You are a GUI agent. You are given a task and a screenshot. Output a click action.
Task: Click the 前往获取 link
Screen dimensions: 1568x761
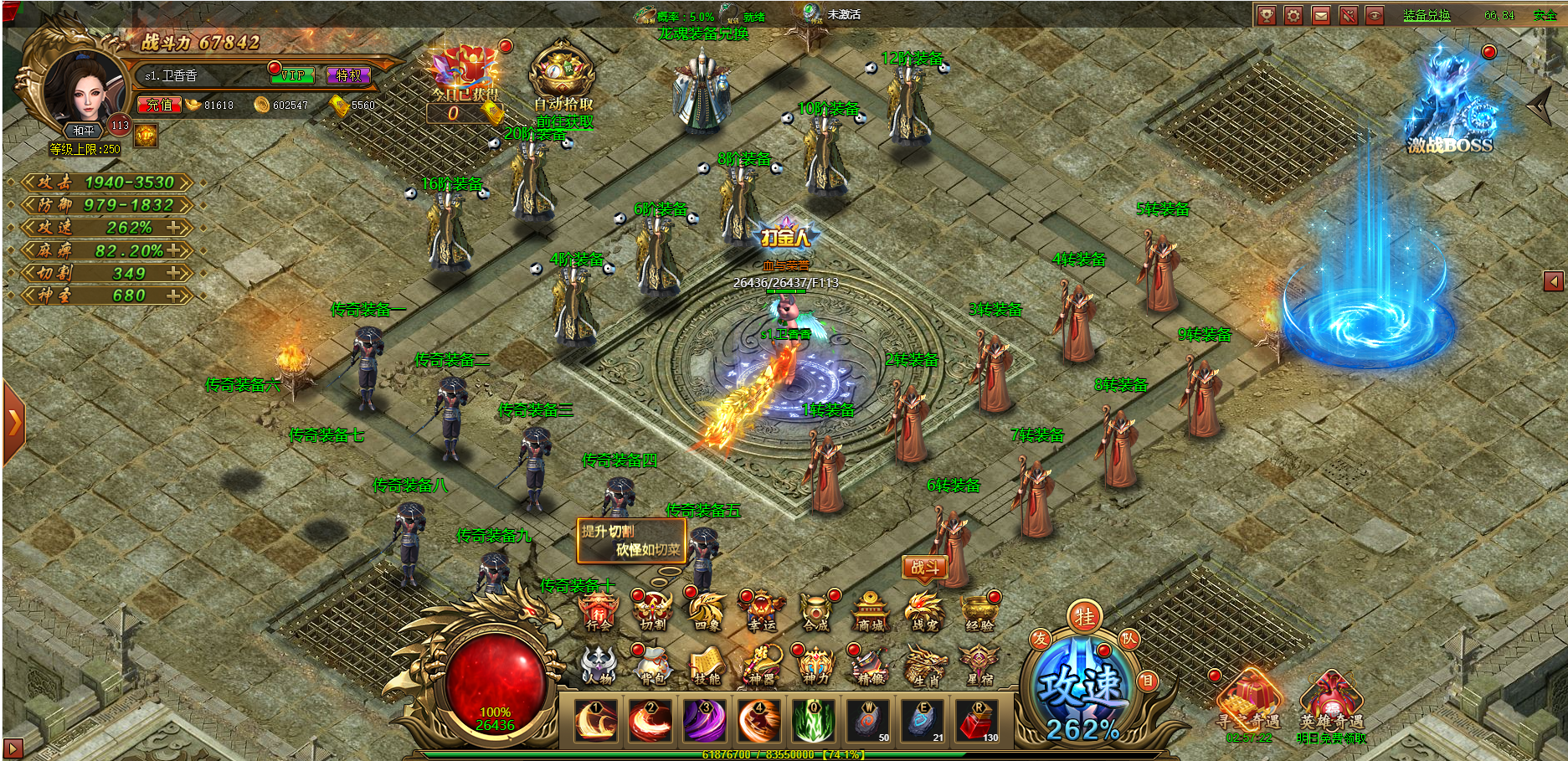click(x=564, y=122)
